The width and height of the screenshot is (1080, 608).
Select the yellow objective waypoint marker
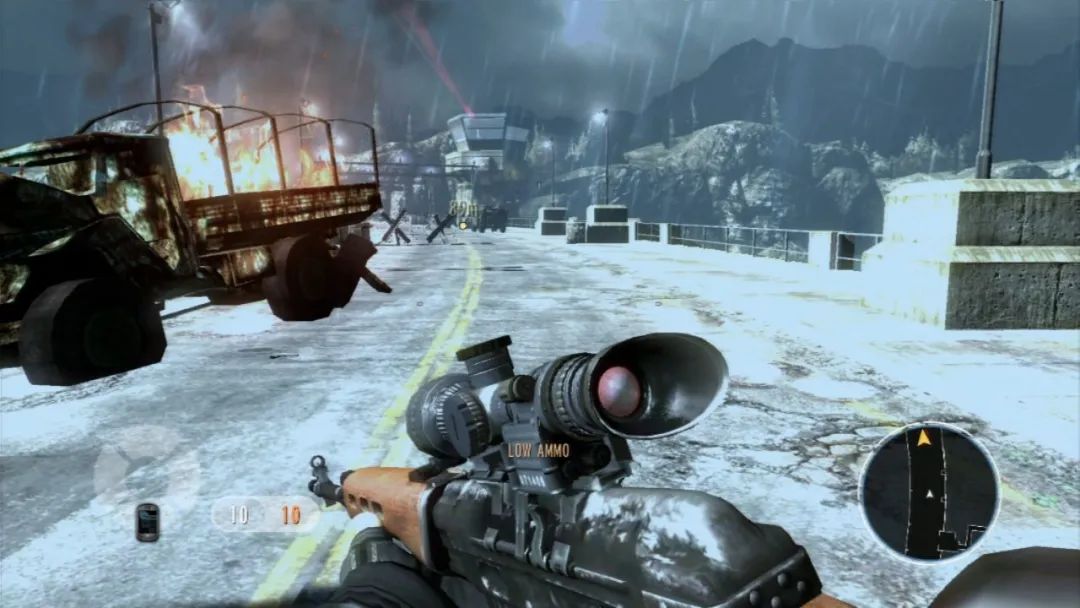[463, 224]
